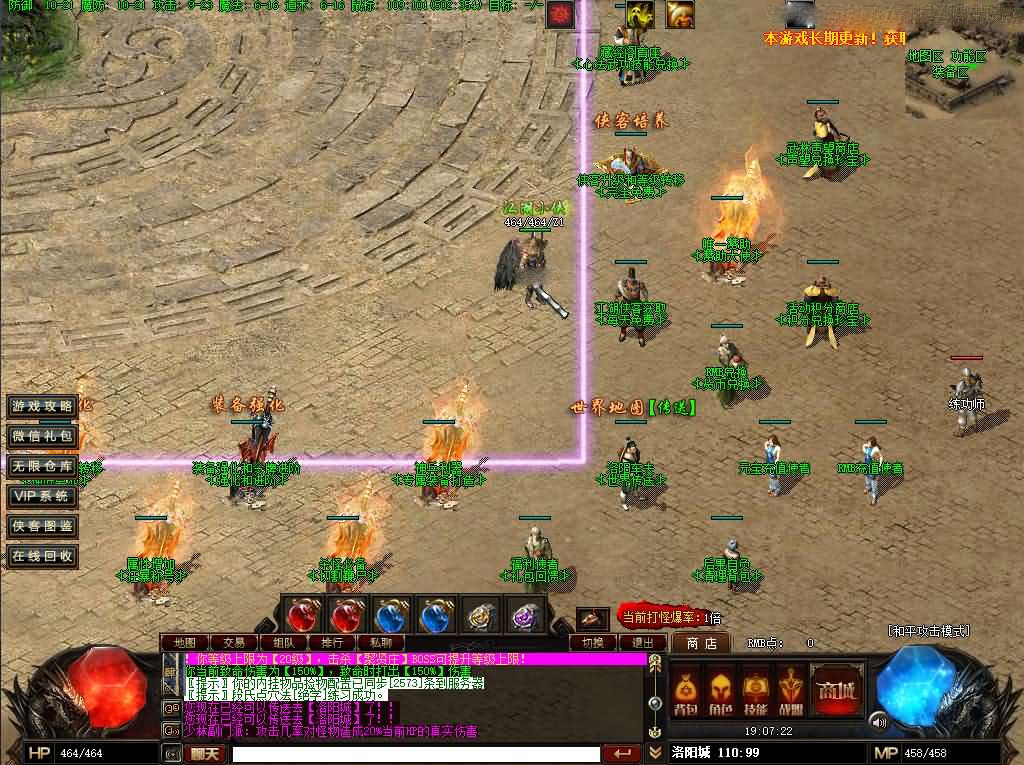Open the 商店 shop button
Image resolution: width=1024 pixels, height=765 pixels.
point(700,643)
